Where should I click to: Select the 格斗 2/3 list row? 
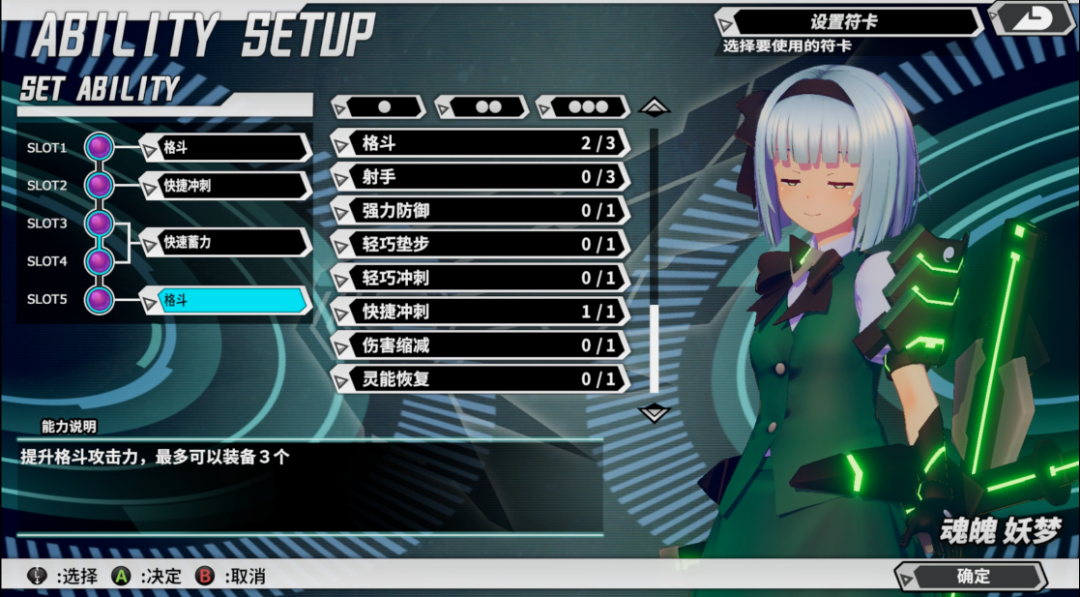[480, 143]
